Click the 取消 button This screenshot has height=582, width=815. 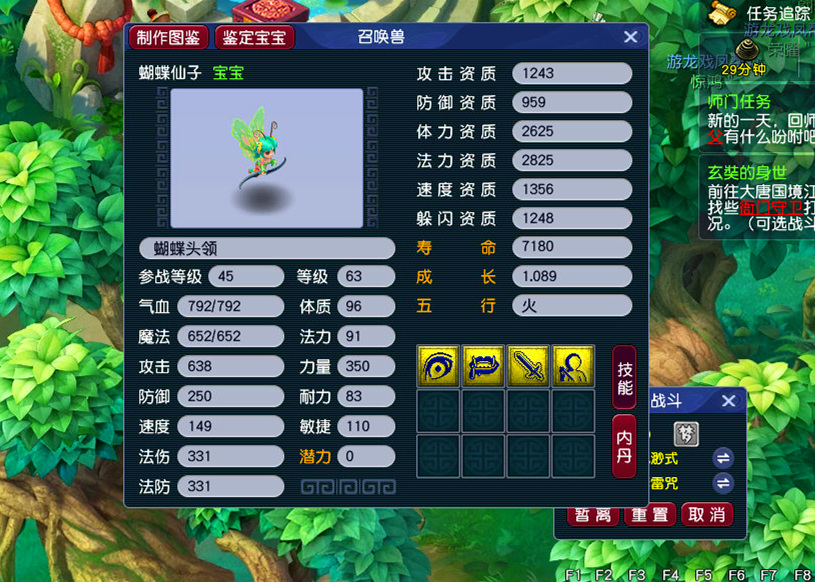coord(707,514)
